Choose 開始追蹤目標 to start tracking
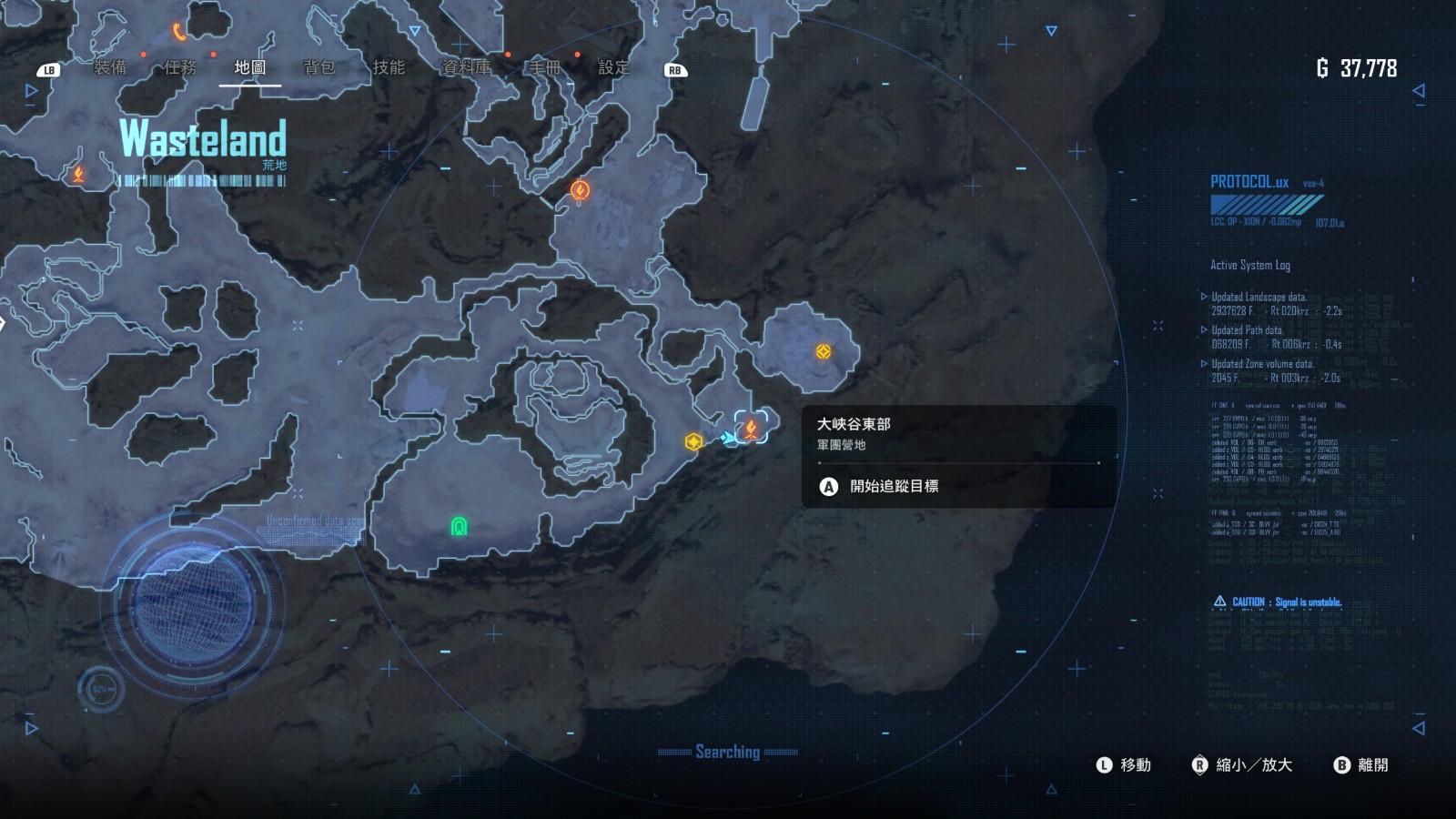 tap(893, 486)
